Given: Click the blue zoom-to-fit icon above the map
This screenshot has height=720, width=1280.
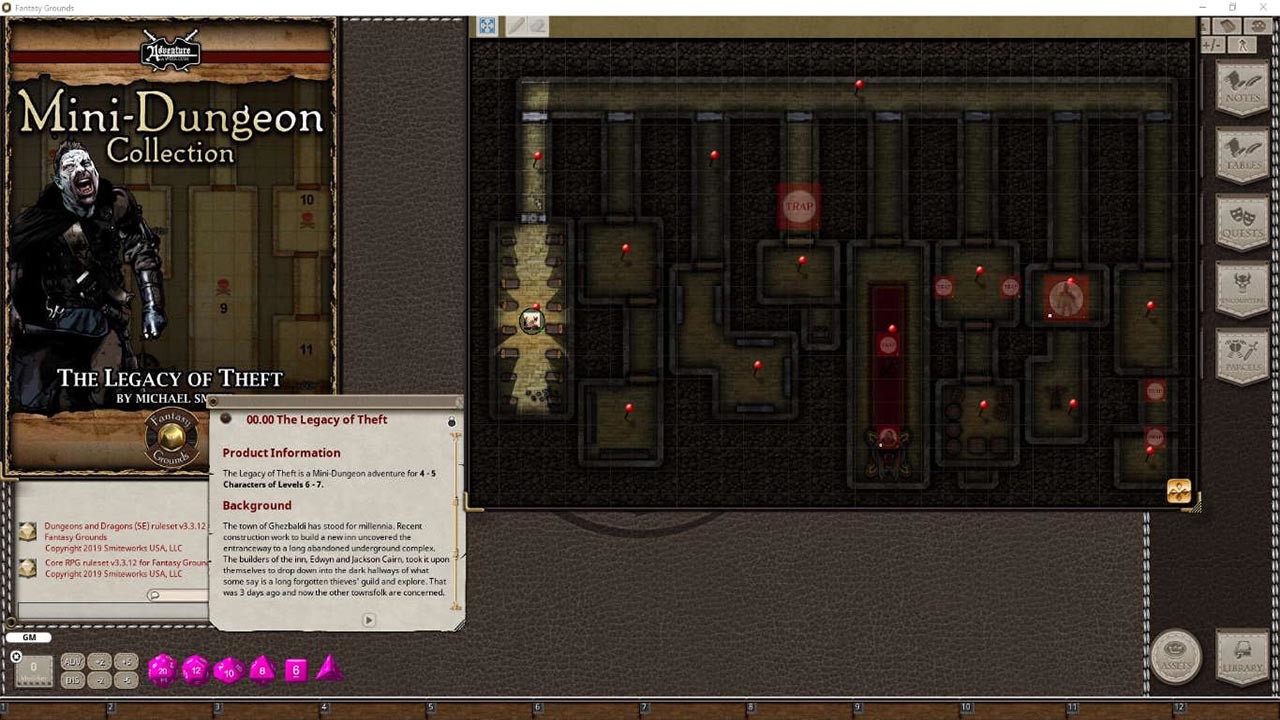Looking at the screenshot, I should (486, 26).
